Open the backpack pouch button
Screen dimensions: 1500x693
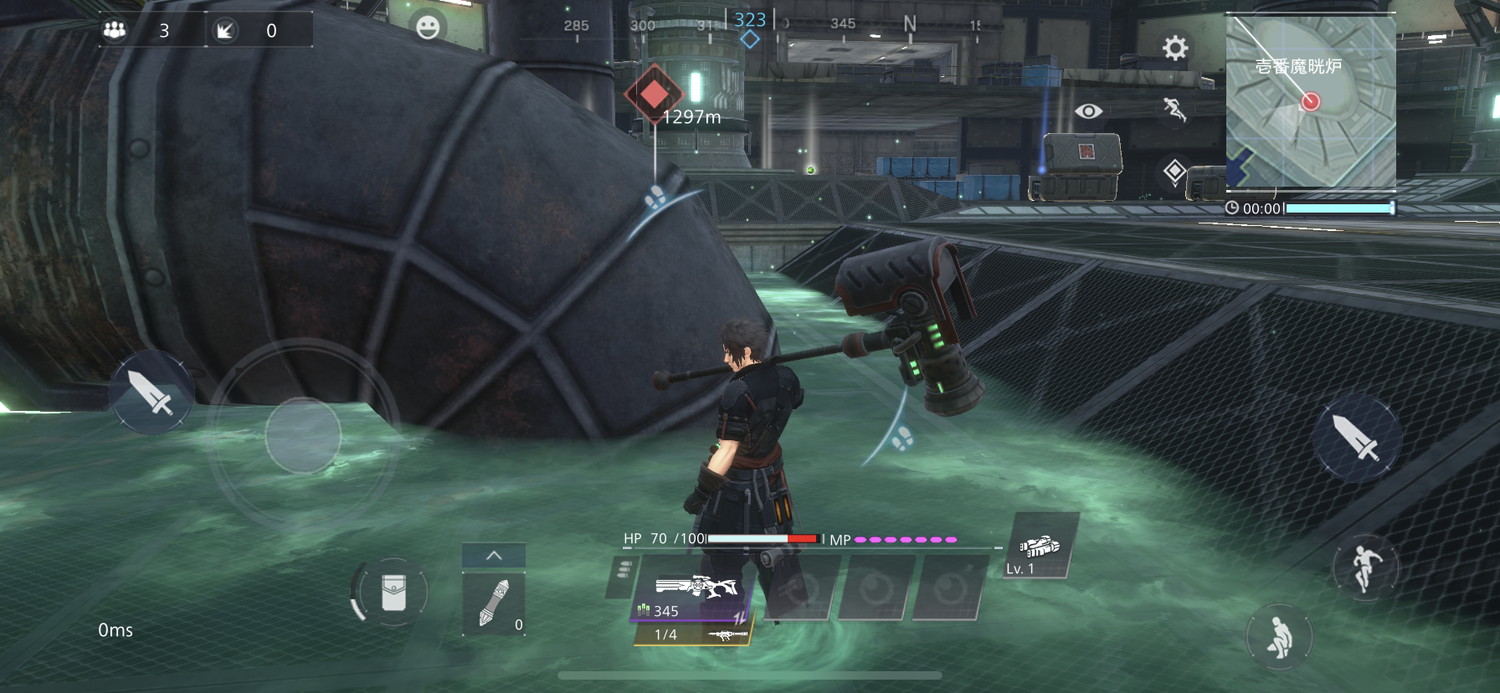(390, 593)
